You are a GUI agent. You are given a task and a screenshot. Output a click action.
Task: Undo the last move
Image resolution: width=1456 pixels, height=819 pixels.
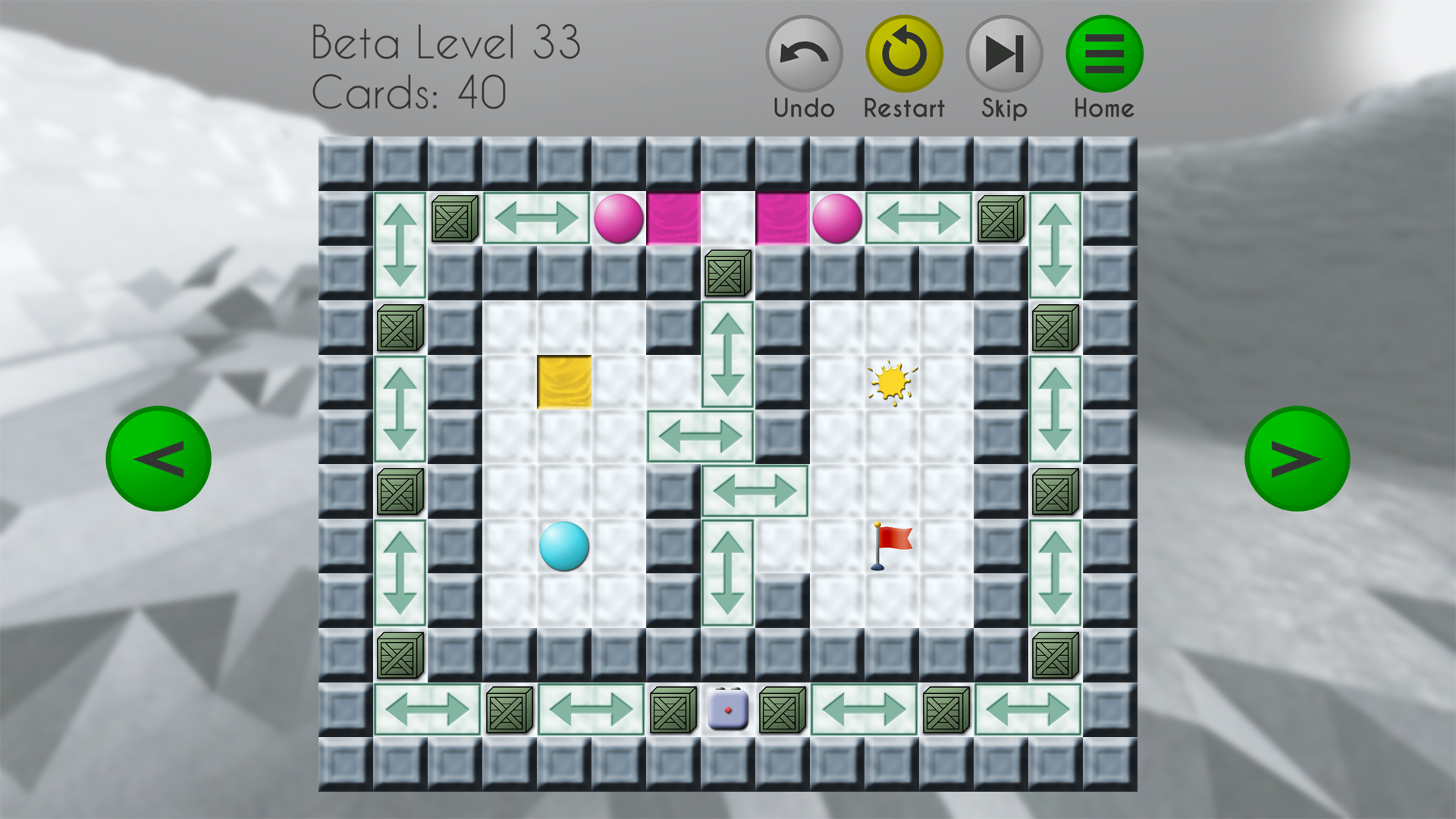(x=804, y=55)
